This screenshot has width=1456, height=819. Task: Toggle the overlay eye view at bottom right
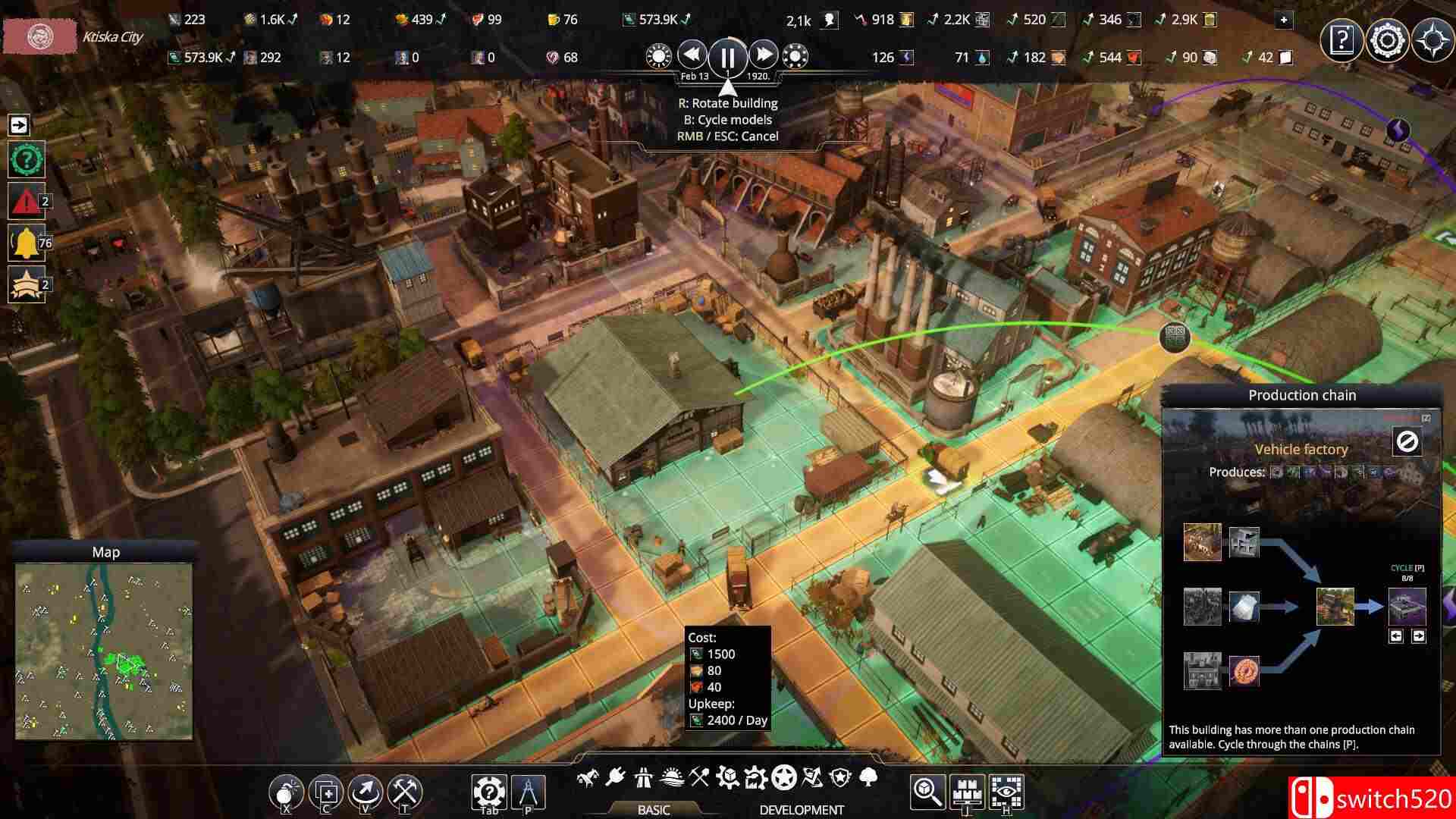pos(1007,792)
